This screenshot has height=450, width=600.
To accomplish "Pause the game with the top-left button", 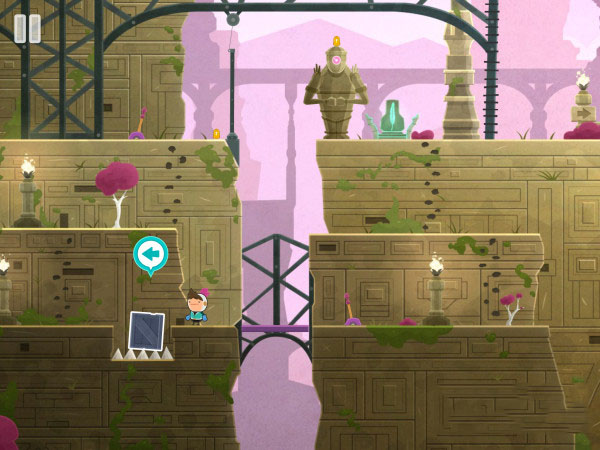I will [27, 28].
